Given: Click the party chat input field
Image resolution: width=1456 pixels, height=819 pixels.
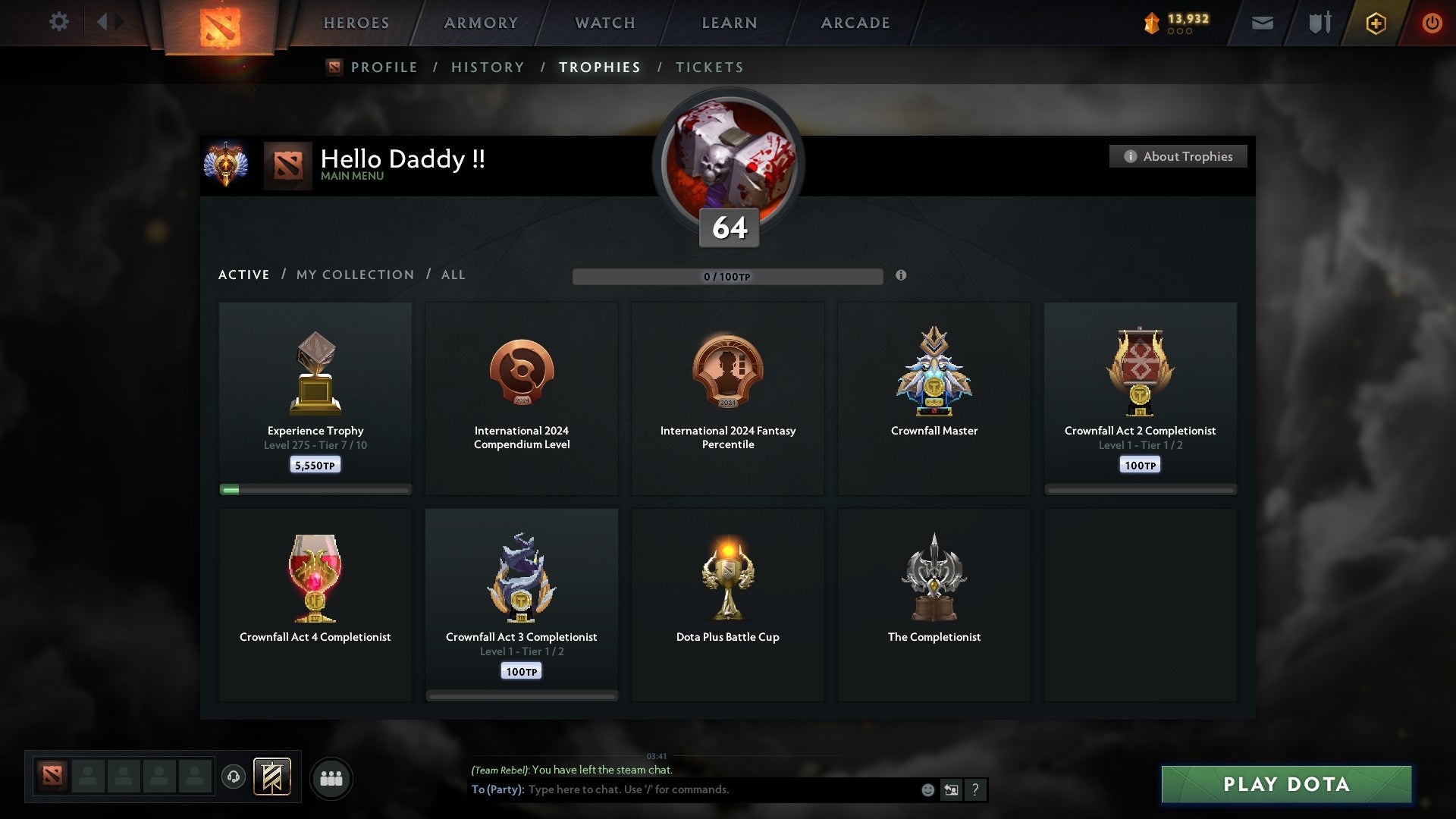Looking at the screenshot, I should coord(682,789).
